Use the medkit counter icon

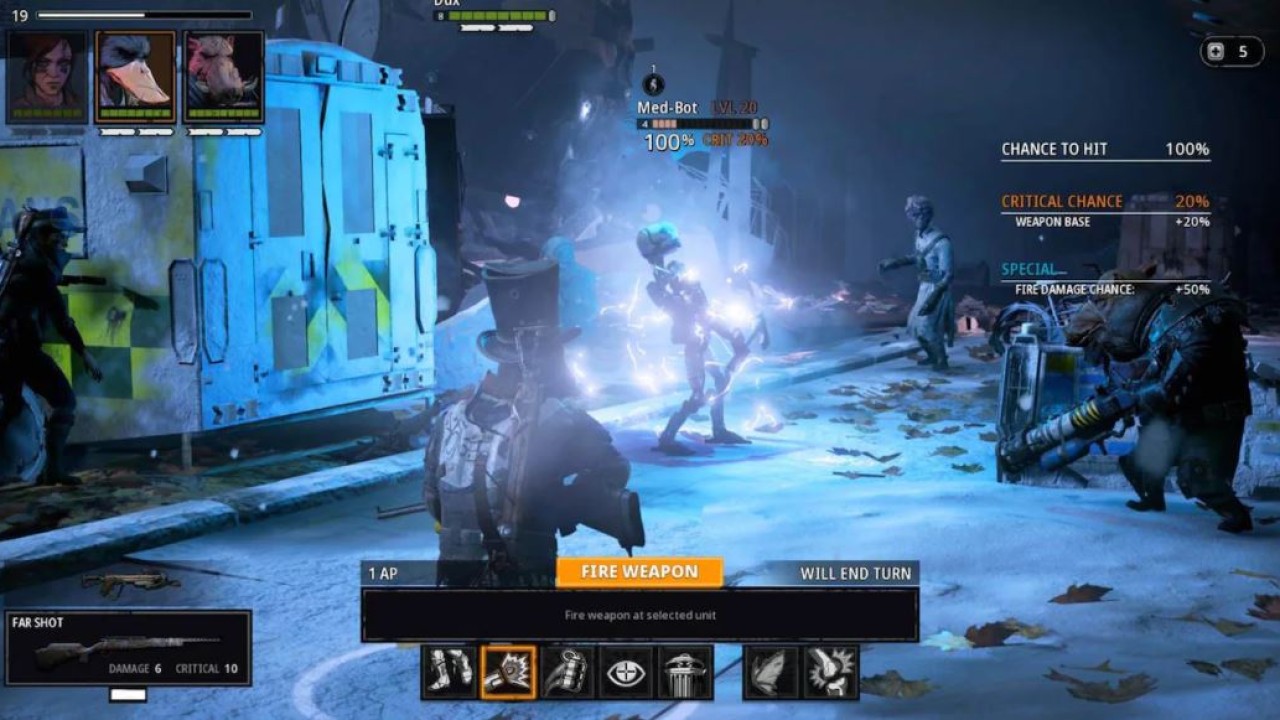(x=1216, y=52)
